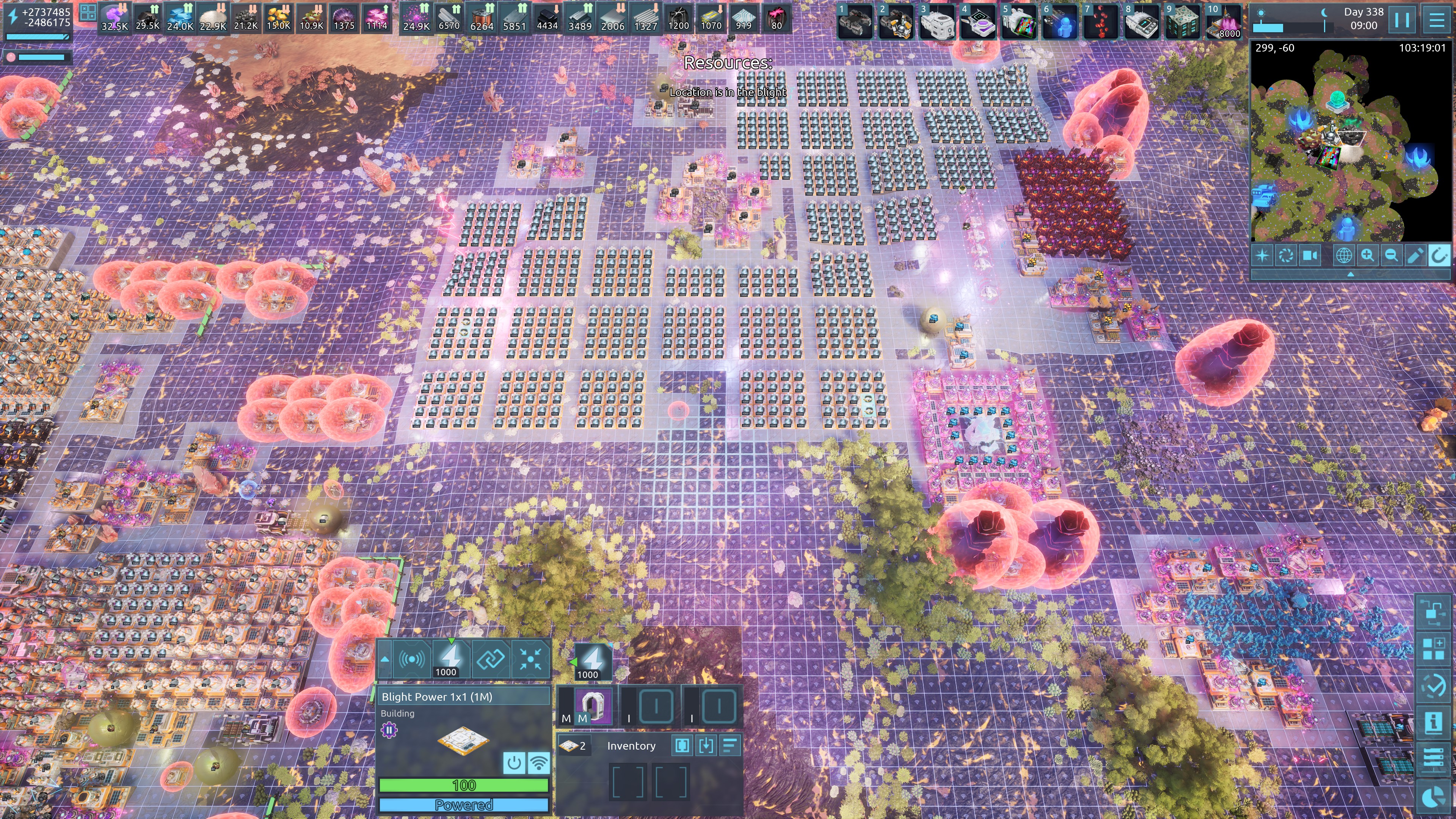The width and height of the screenshot is (1456, 819).
Task: Click the signal broadcast register icon
Action: 411,659
